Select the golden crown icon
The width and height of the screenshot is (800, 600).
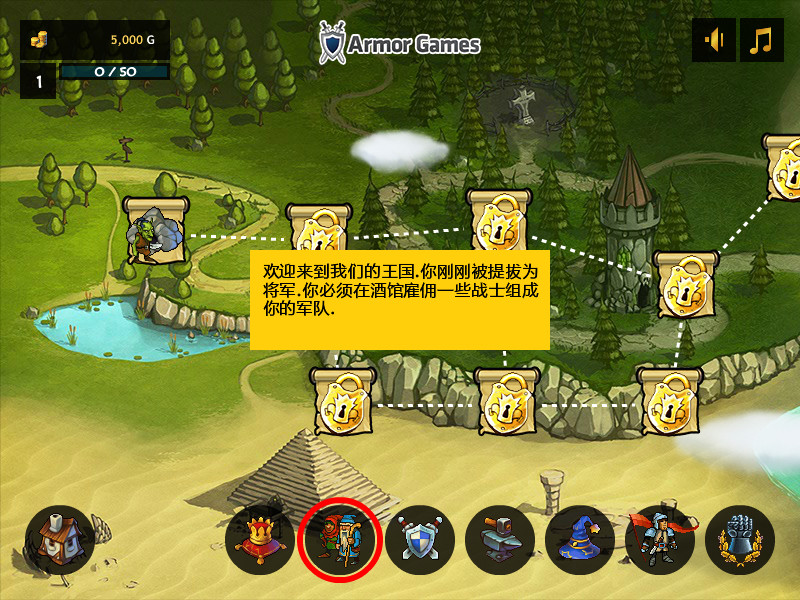(260, 540)
